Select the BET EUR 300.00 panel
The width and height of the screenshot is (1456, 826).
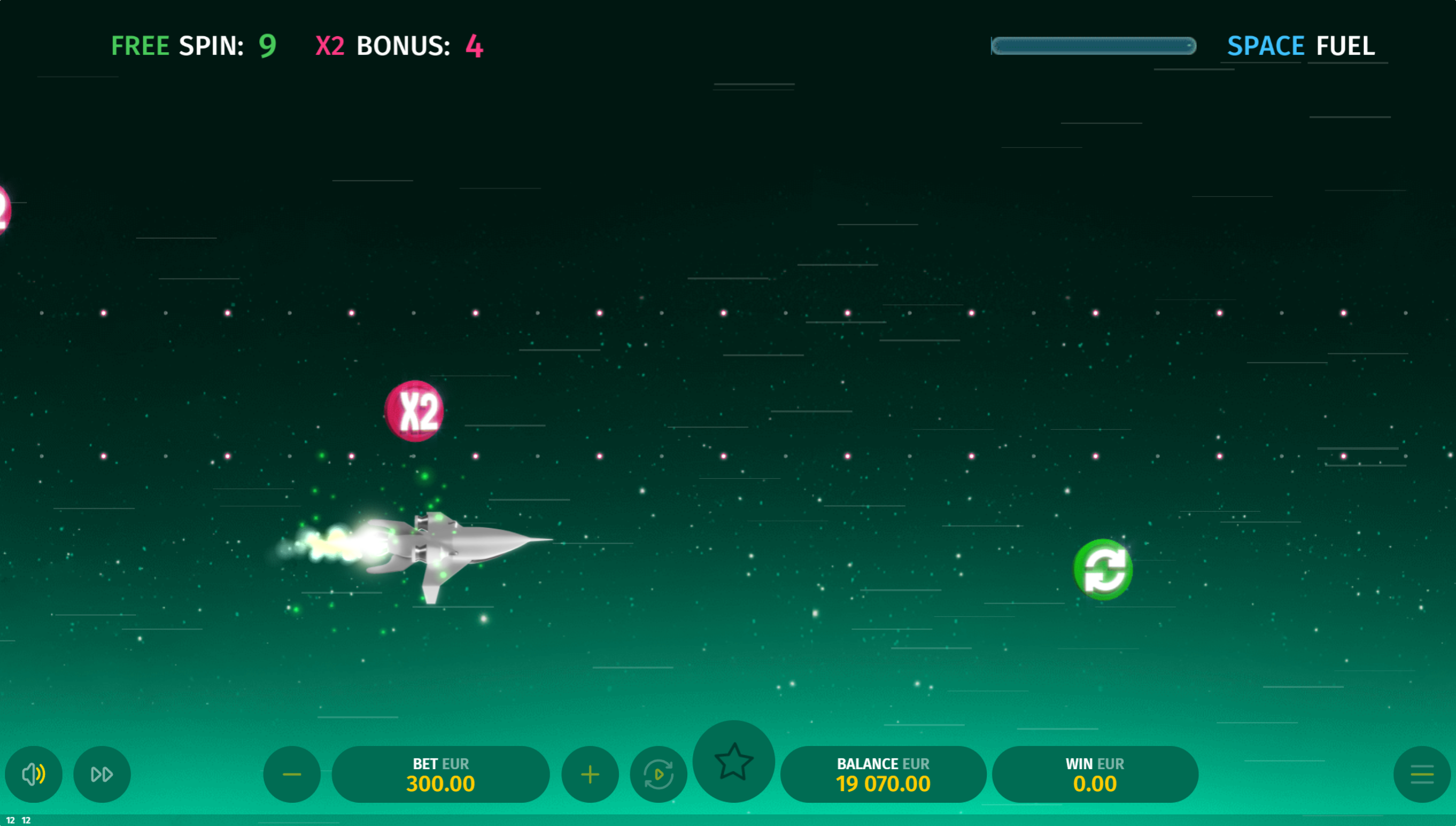pyautogui.click(x=440, y=774)
